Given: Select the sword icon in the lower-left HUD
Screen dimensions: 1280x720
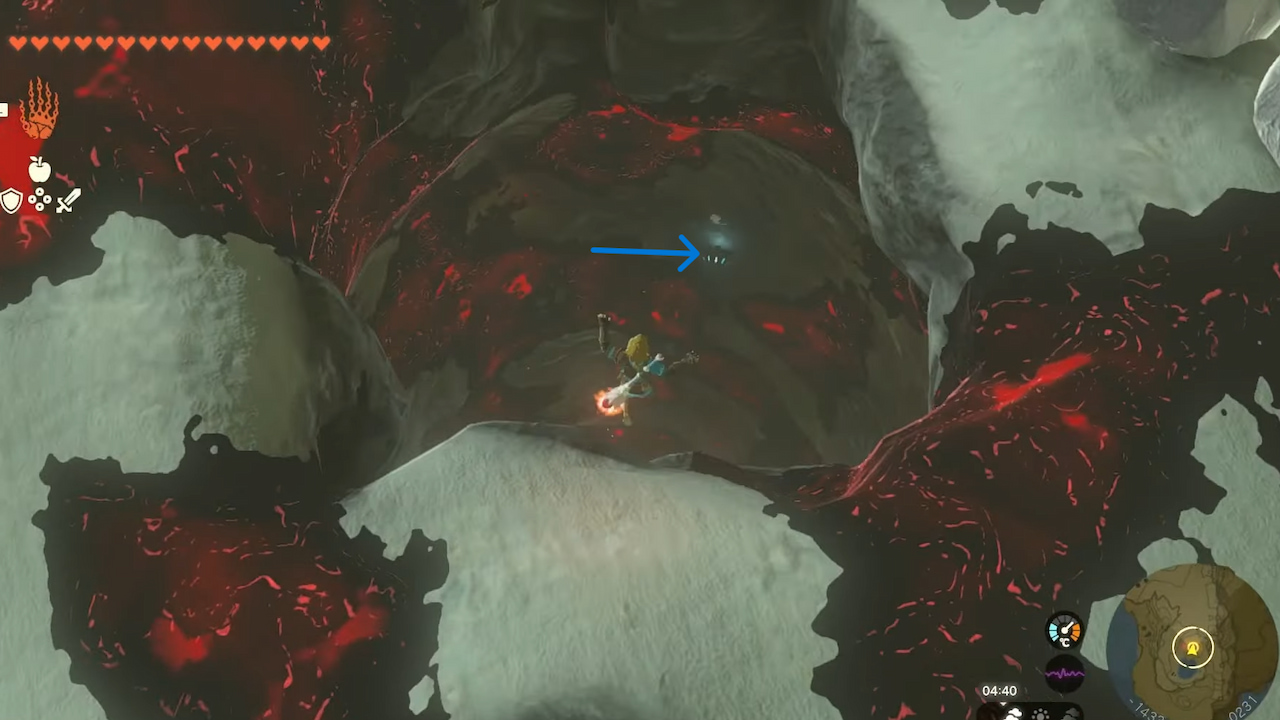Looking at the screenshot, I should (68, 200).
